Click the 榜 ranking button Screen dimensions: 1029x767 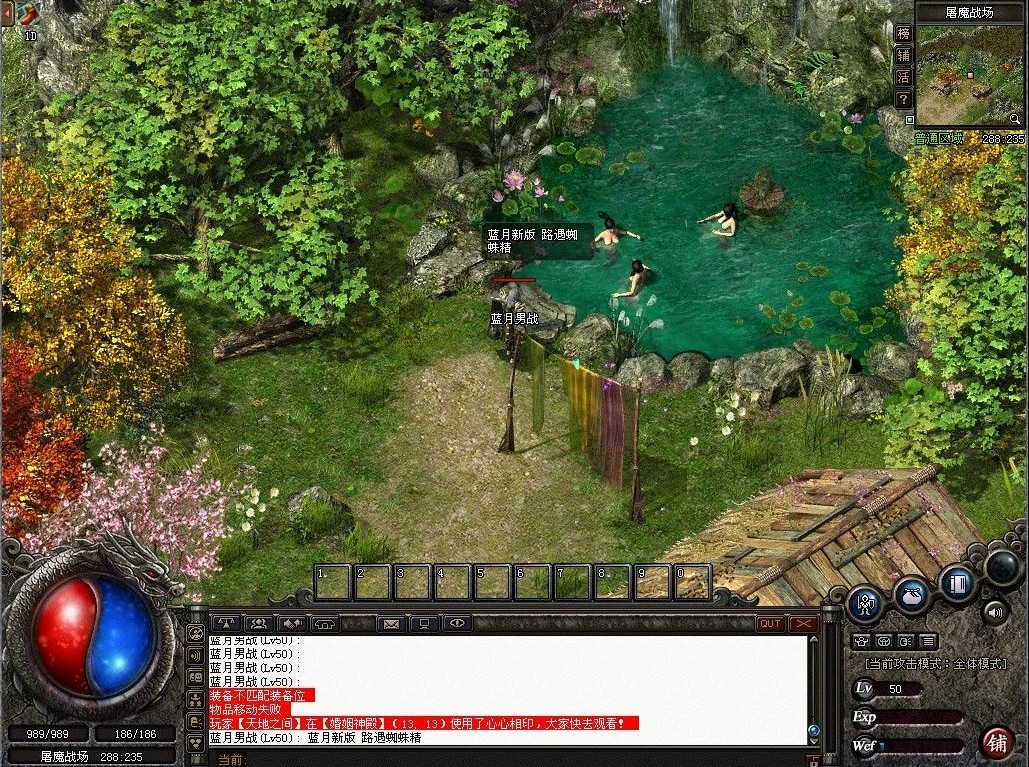pos(903,33)
